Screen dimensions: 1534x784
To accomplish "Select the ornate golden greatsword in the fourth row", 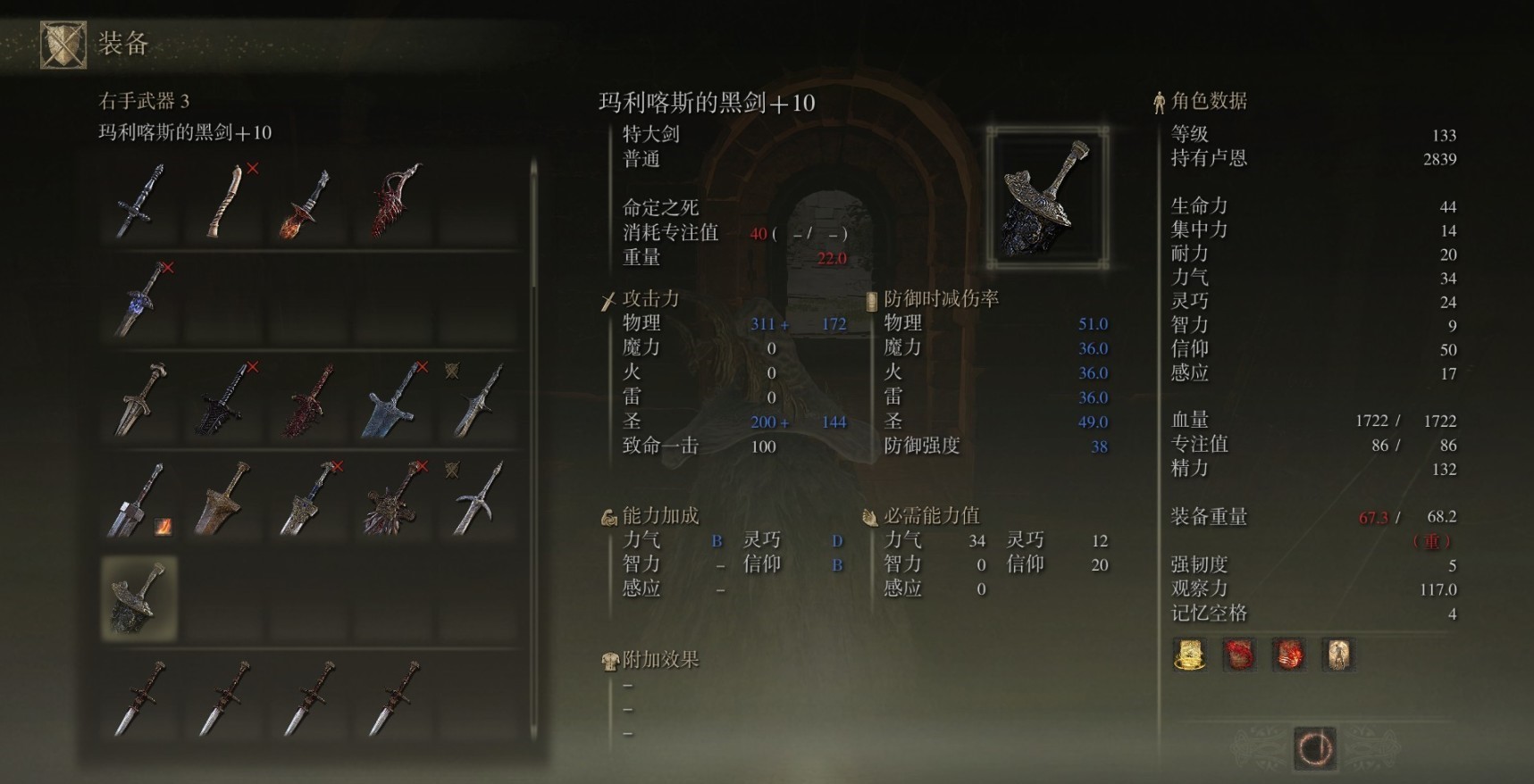I will 223,500.
